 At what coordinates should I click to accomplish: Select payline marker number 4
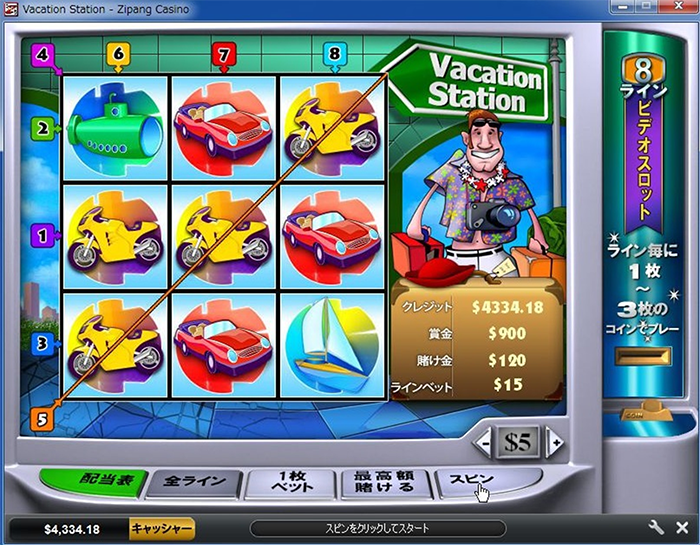(42, 54)
